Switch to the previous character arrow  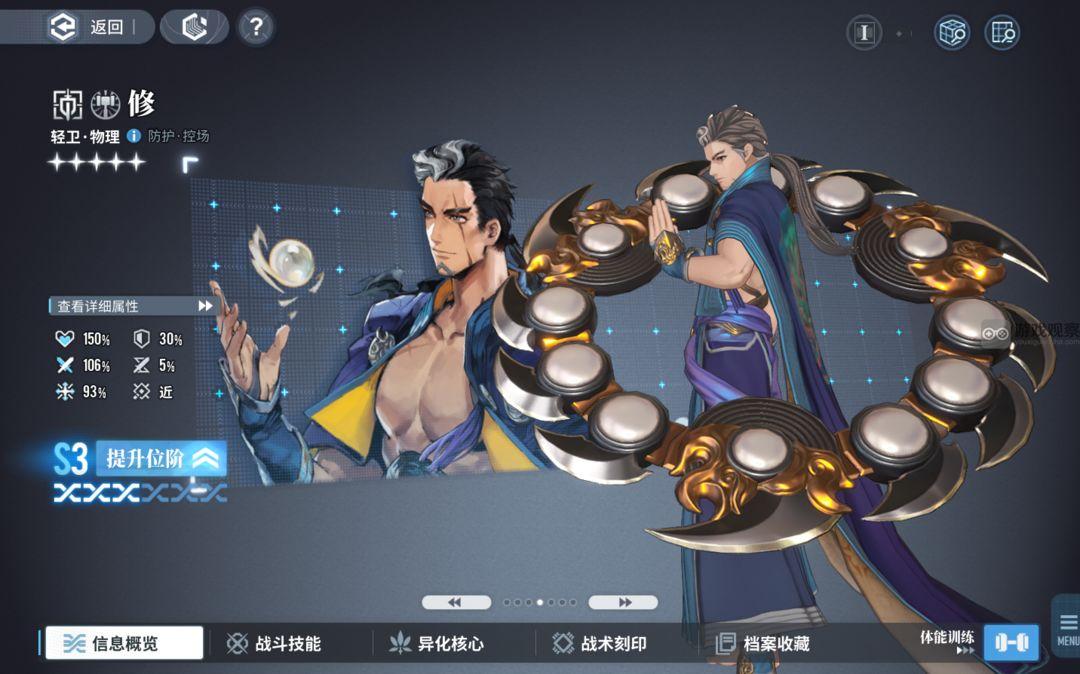[x=456, y=602]
